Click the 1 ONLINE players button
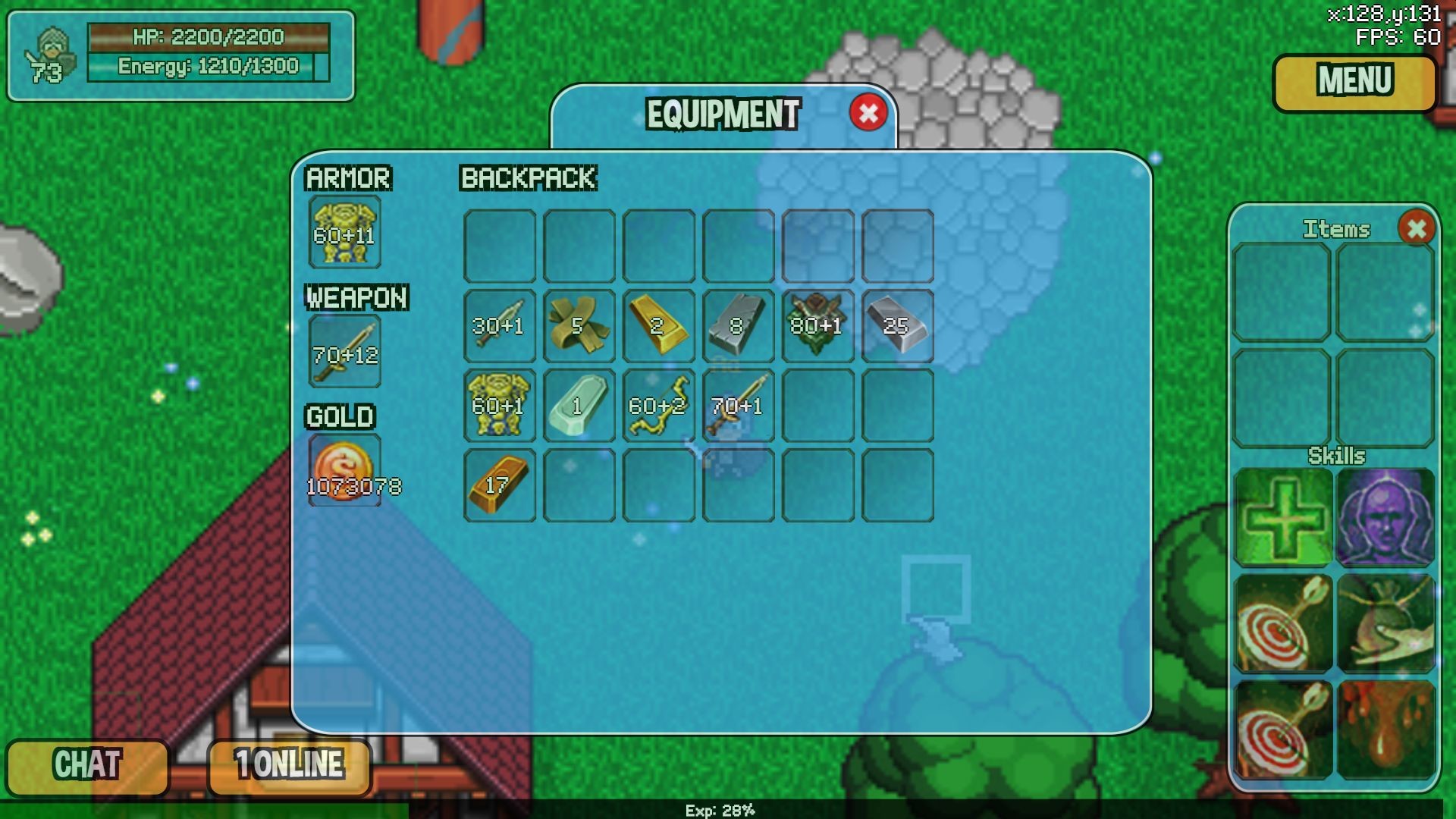This screenshot has height=819, width=1456. [x=288, y=766]
